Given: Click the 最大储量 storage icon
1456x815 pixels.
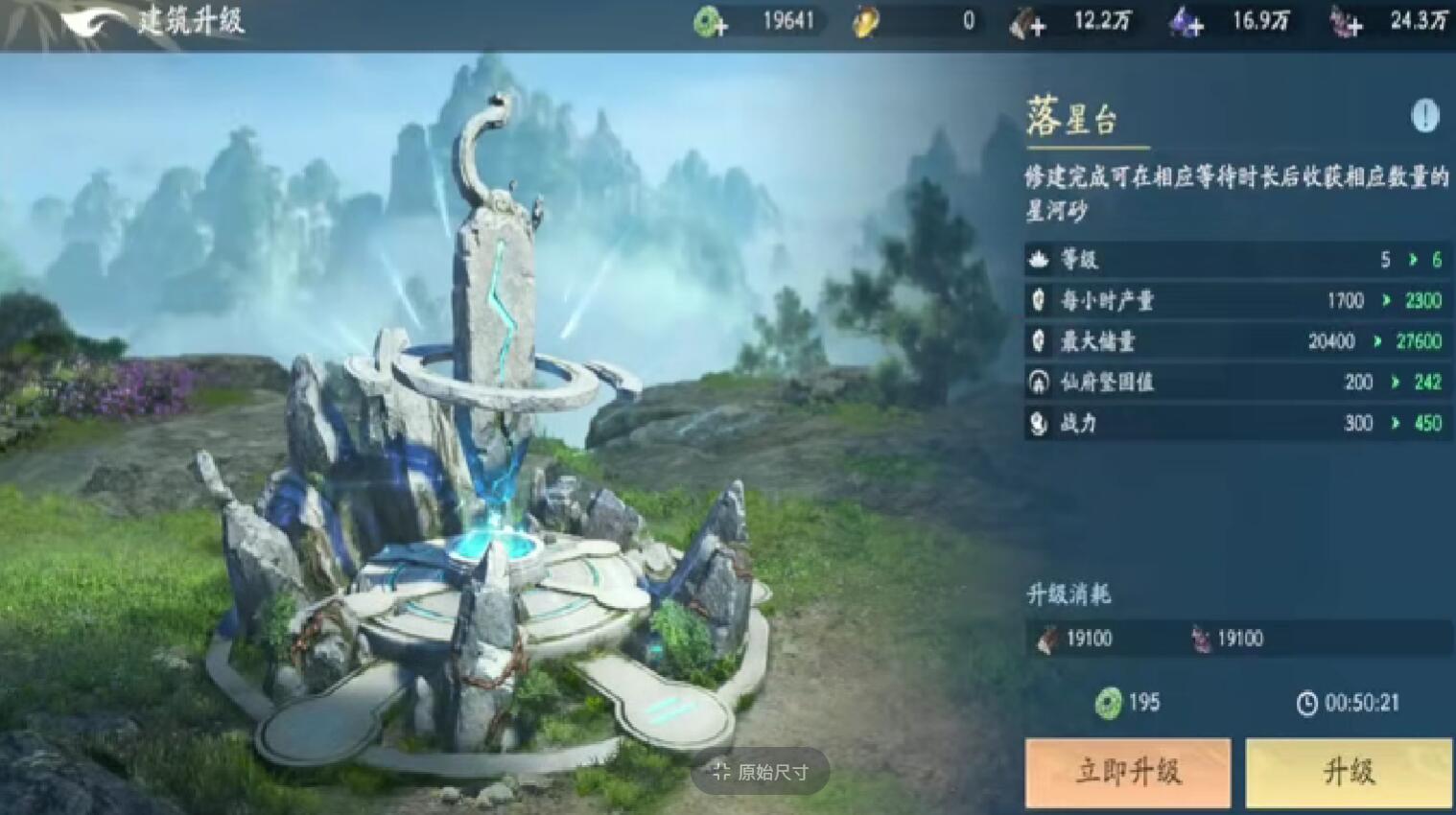Looking at the screenshot, I should point(1039,341).
